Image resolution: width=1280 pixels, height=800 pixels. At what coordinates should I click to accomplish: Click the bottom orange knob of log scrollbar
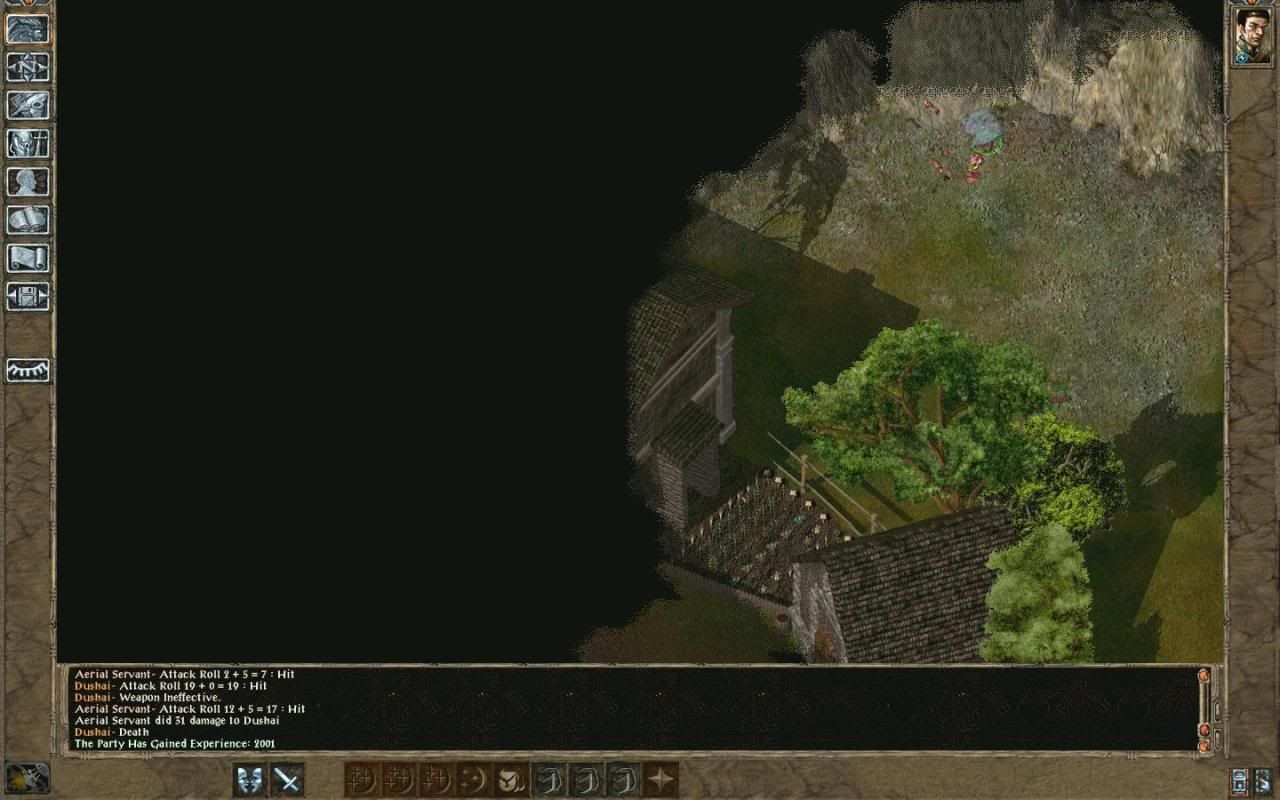coord(1204,744)
